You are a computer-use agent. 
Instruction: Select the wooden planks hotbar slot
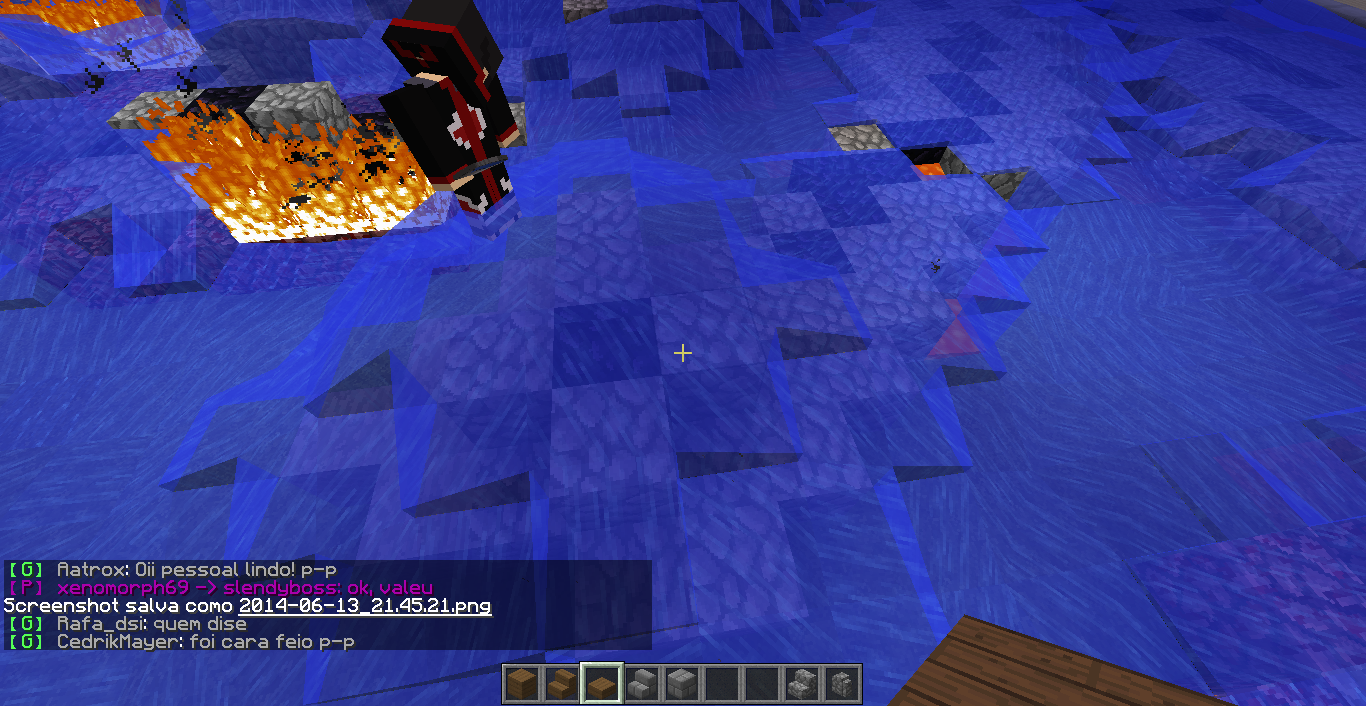click(521, 684)
